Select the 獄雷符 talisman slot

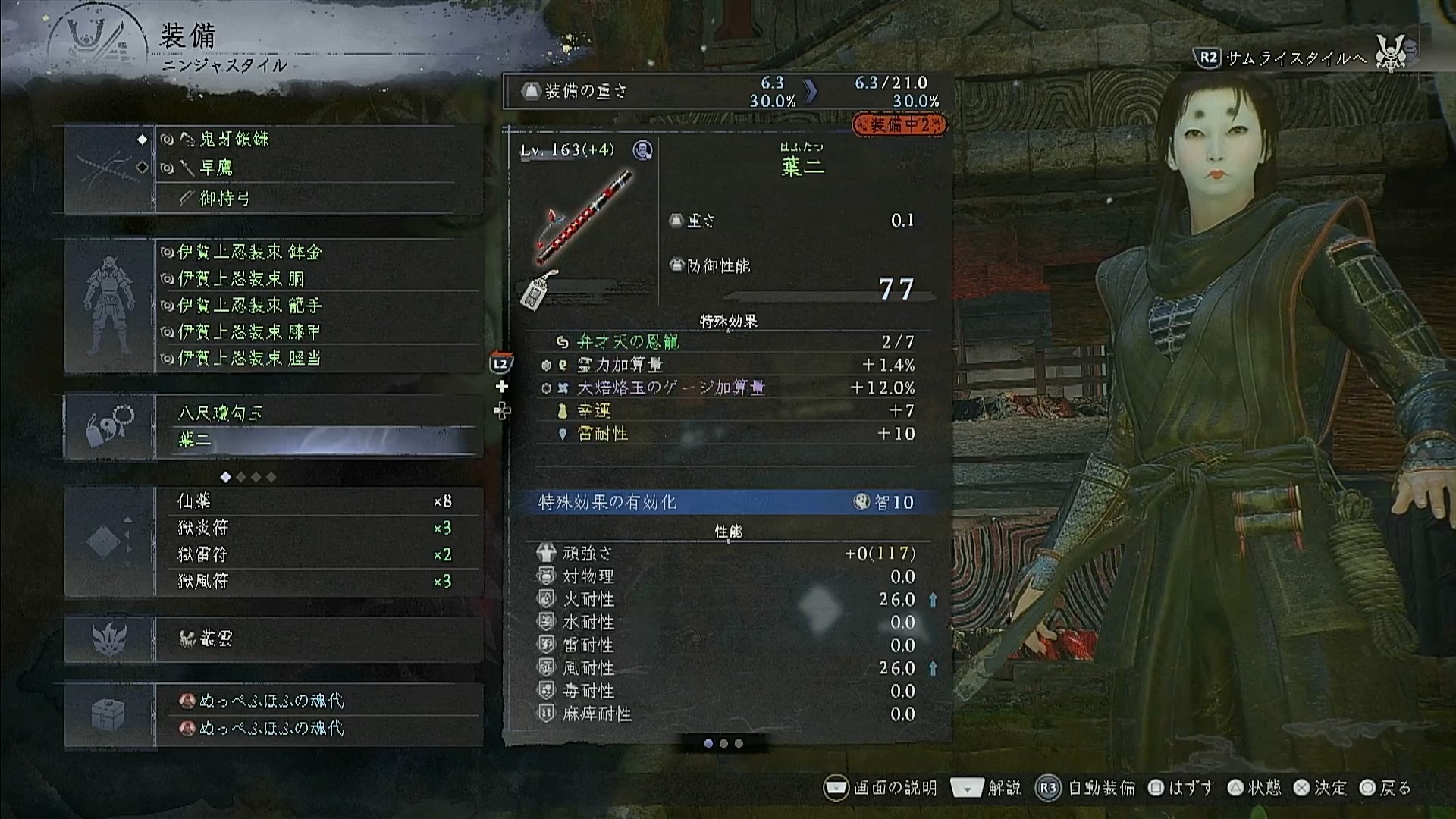coord(318,554)
